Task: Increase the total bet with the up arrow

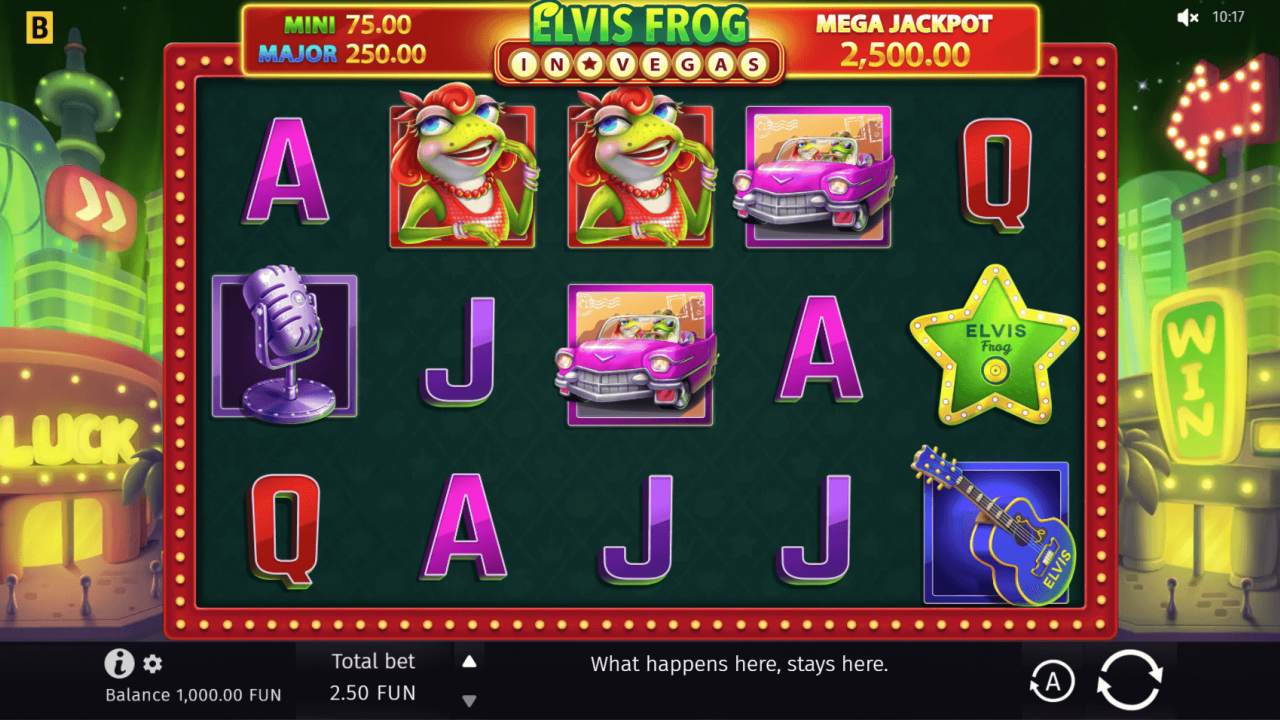Action: (x=468, y=659)
